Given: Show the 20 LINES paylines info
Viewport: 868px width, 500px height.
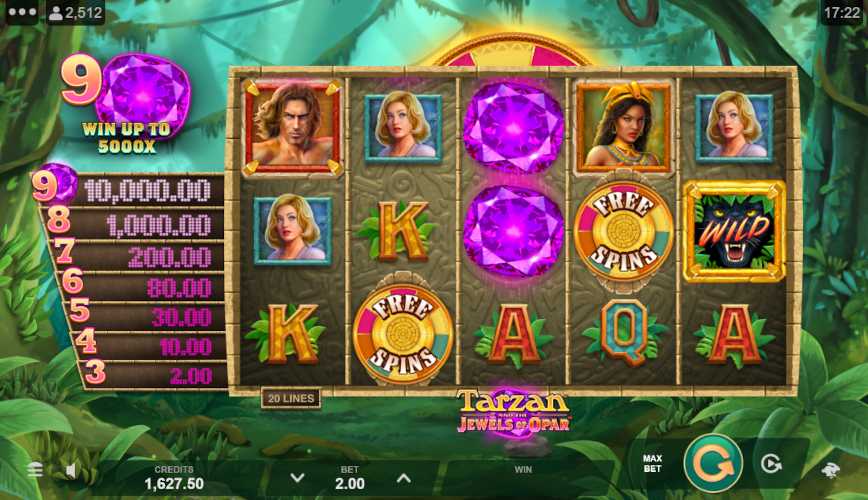Looking at the screenshot, I should (290, 398).
